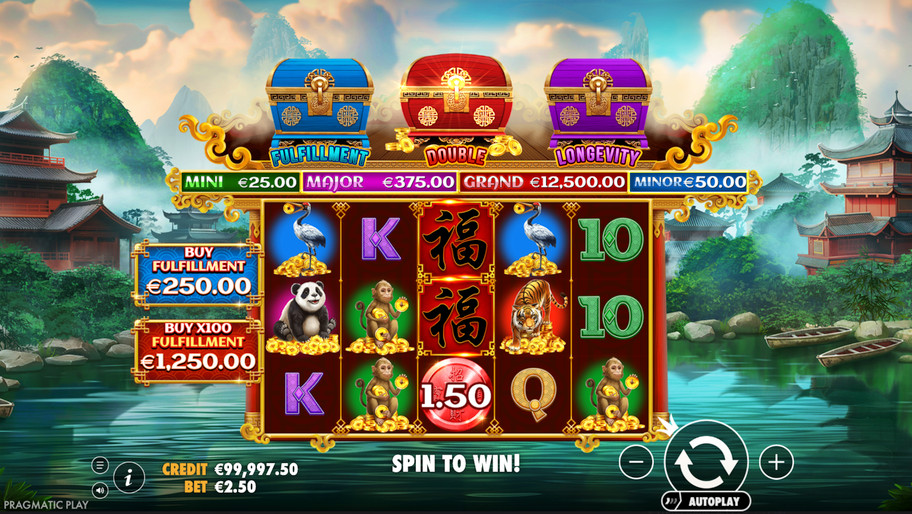The image size is (912, 514).
Task: Decrease the bet with the minus button
Action: 636,462
